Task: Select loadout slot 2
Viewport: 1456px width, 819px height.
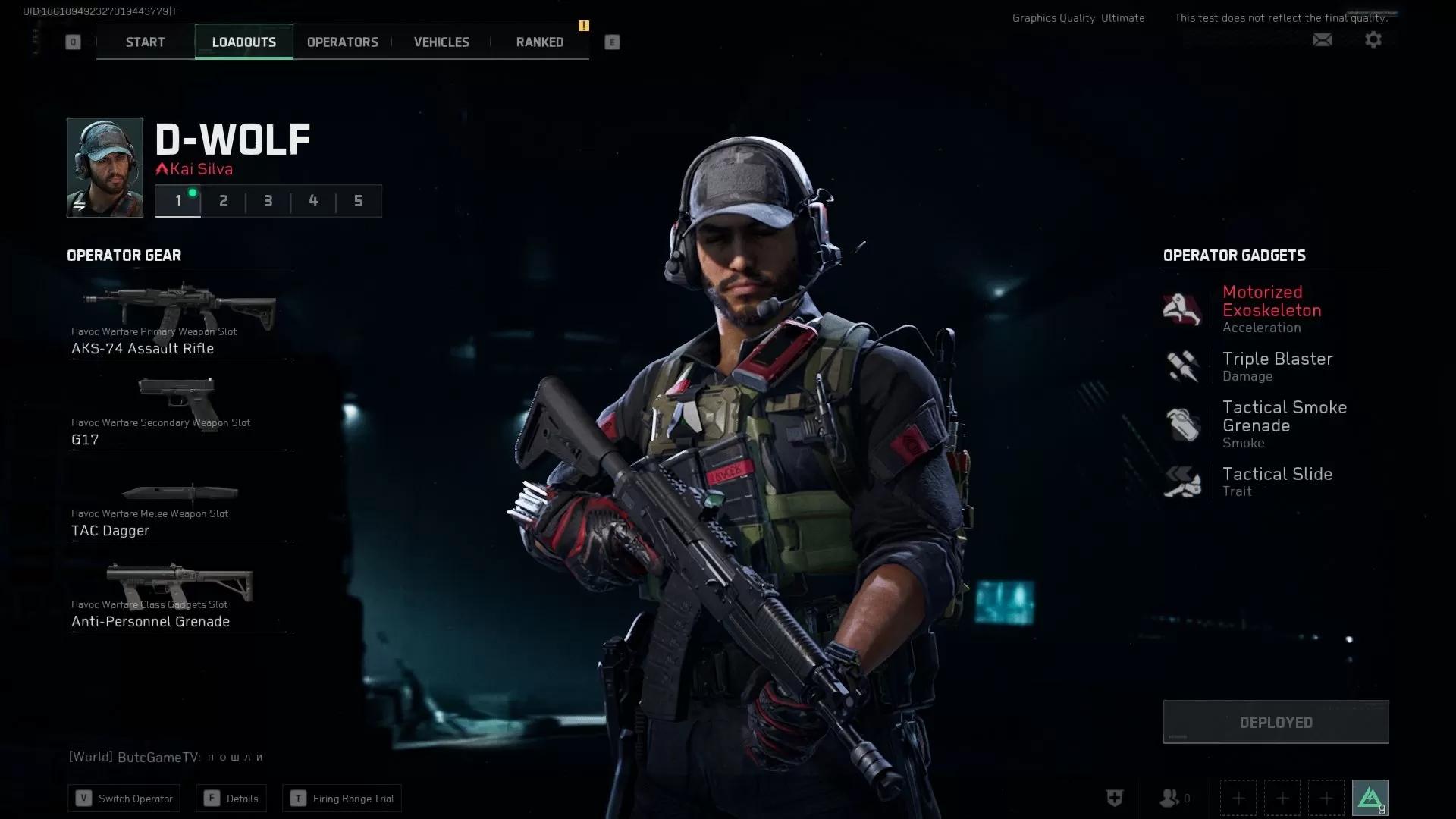Action: point(223,201)
